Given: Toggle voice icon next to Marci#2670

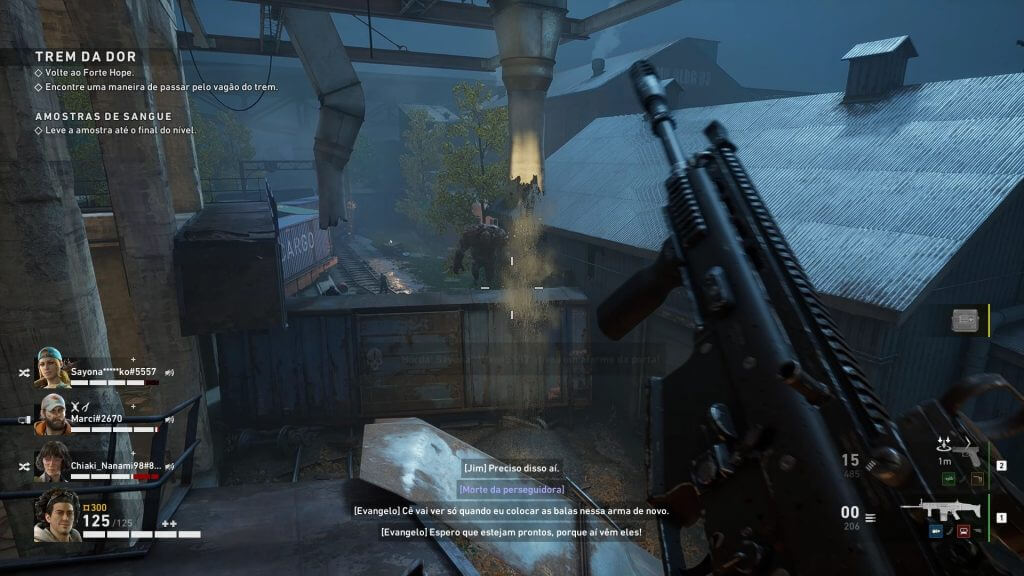Looking at the screenshot, I should pyautogui.click(x=169, y=419).
